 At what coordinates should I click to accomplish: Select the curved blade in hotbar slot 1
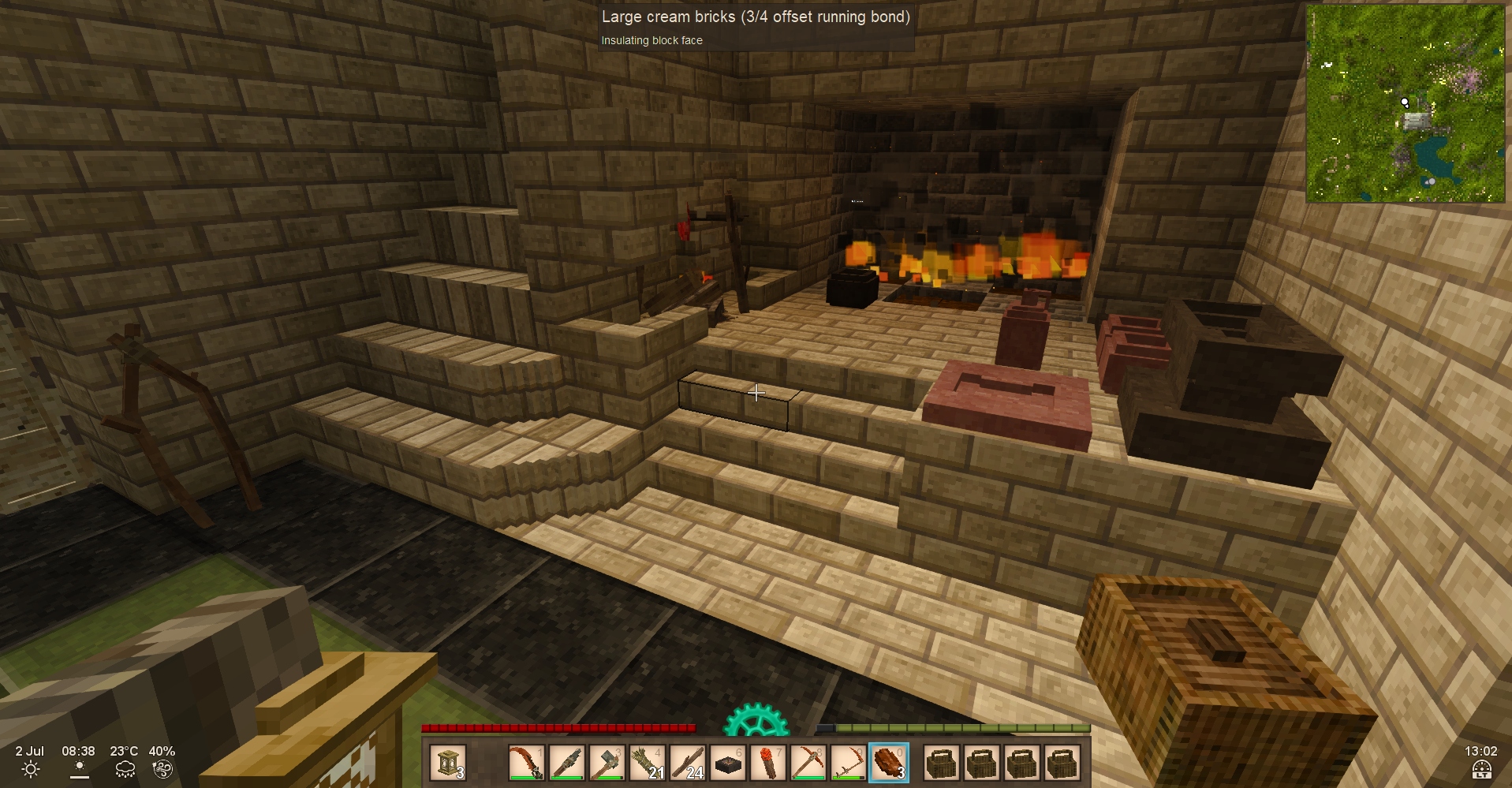point(527,763)
